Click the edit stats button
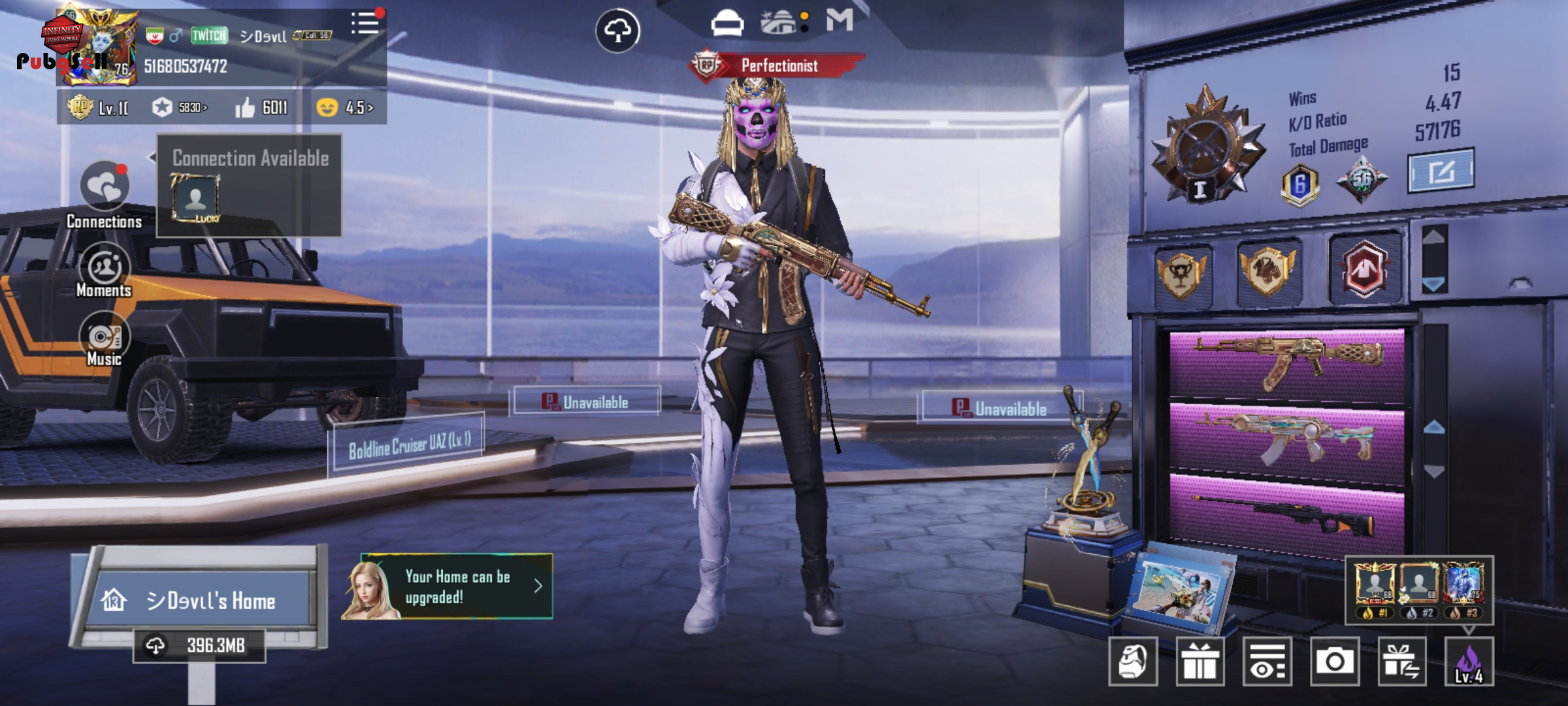The width and height of the screenshot is (1568, 706). [1440, 171]
